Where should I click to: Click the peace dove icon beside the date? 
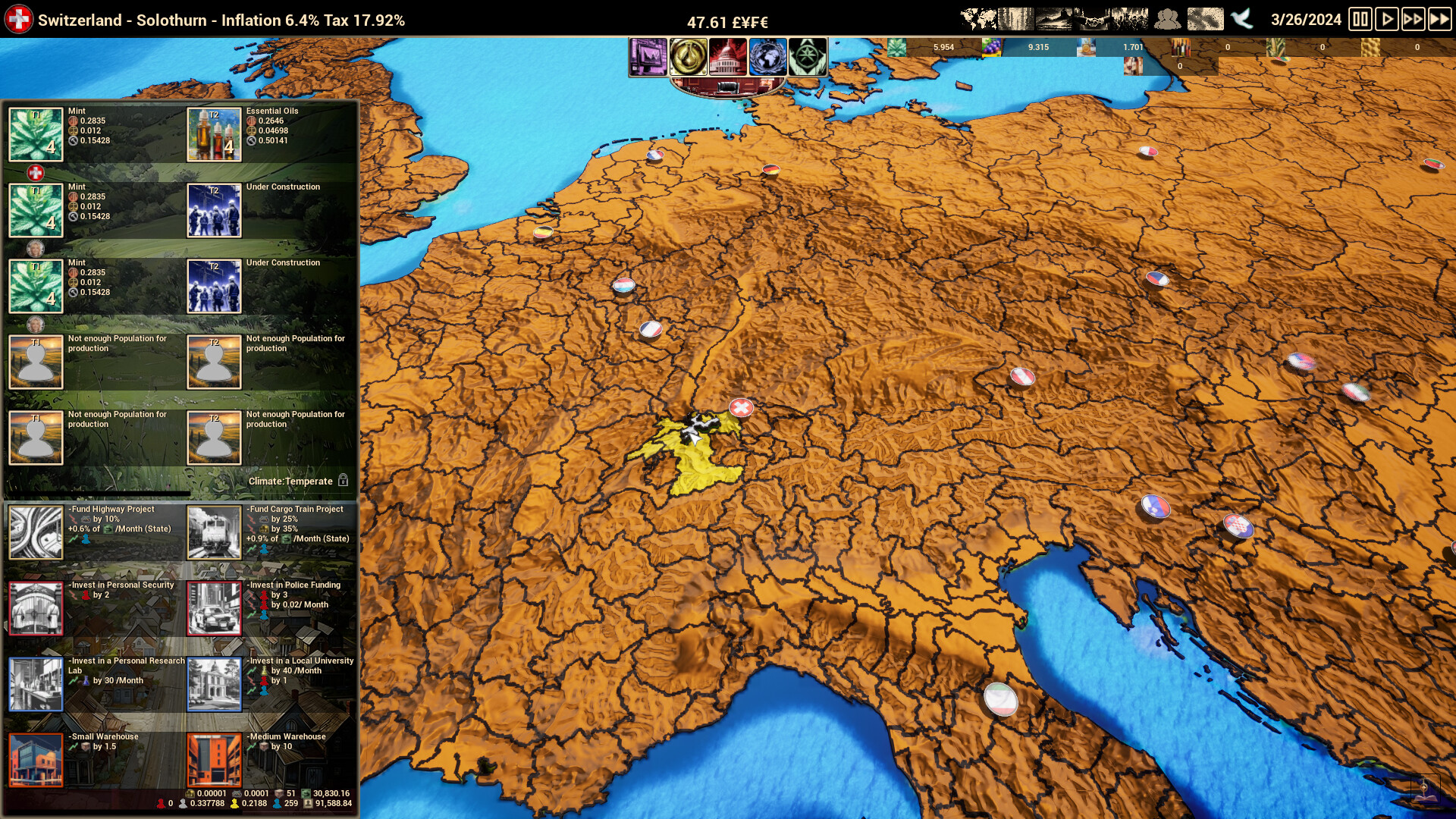click(1241, 19)
